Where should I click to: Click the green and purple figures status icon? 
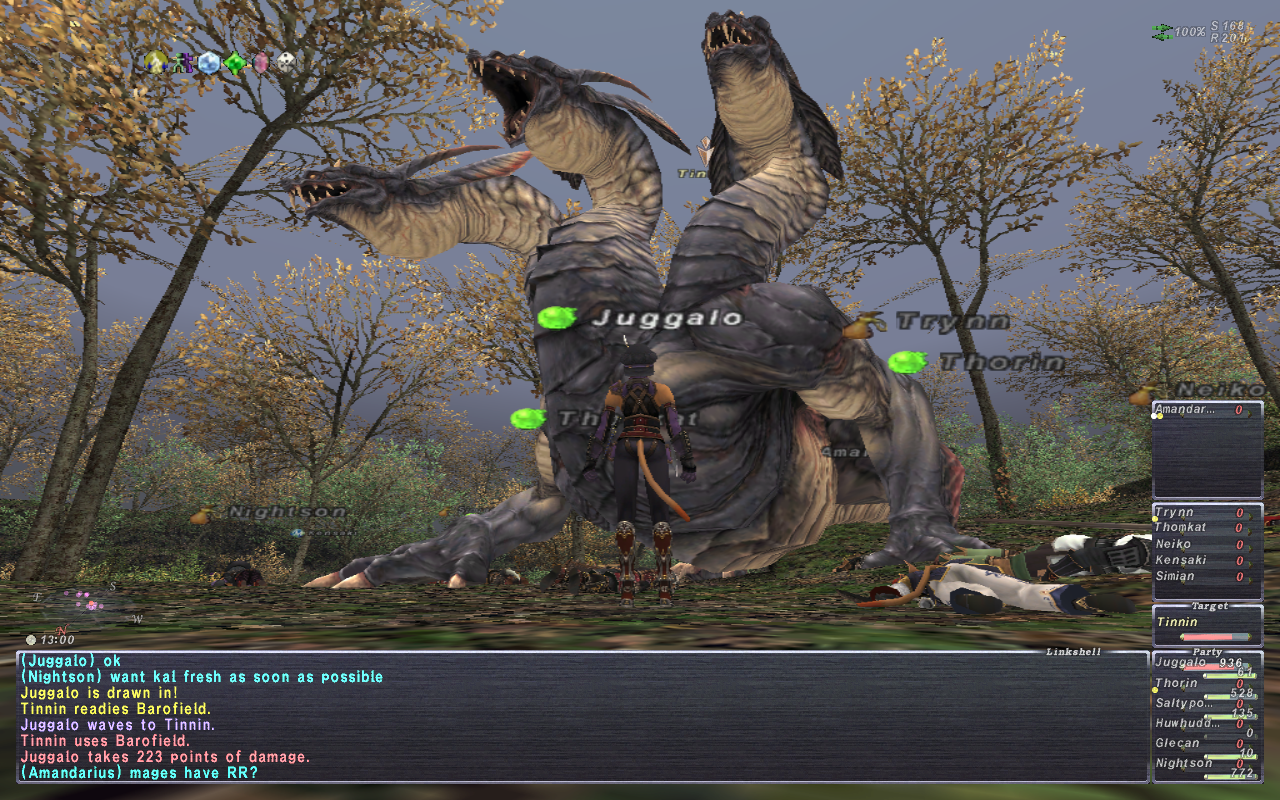tap(181, 63)
